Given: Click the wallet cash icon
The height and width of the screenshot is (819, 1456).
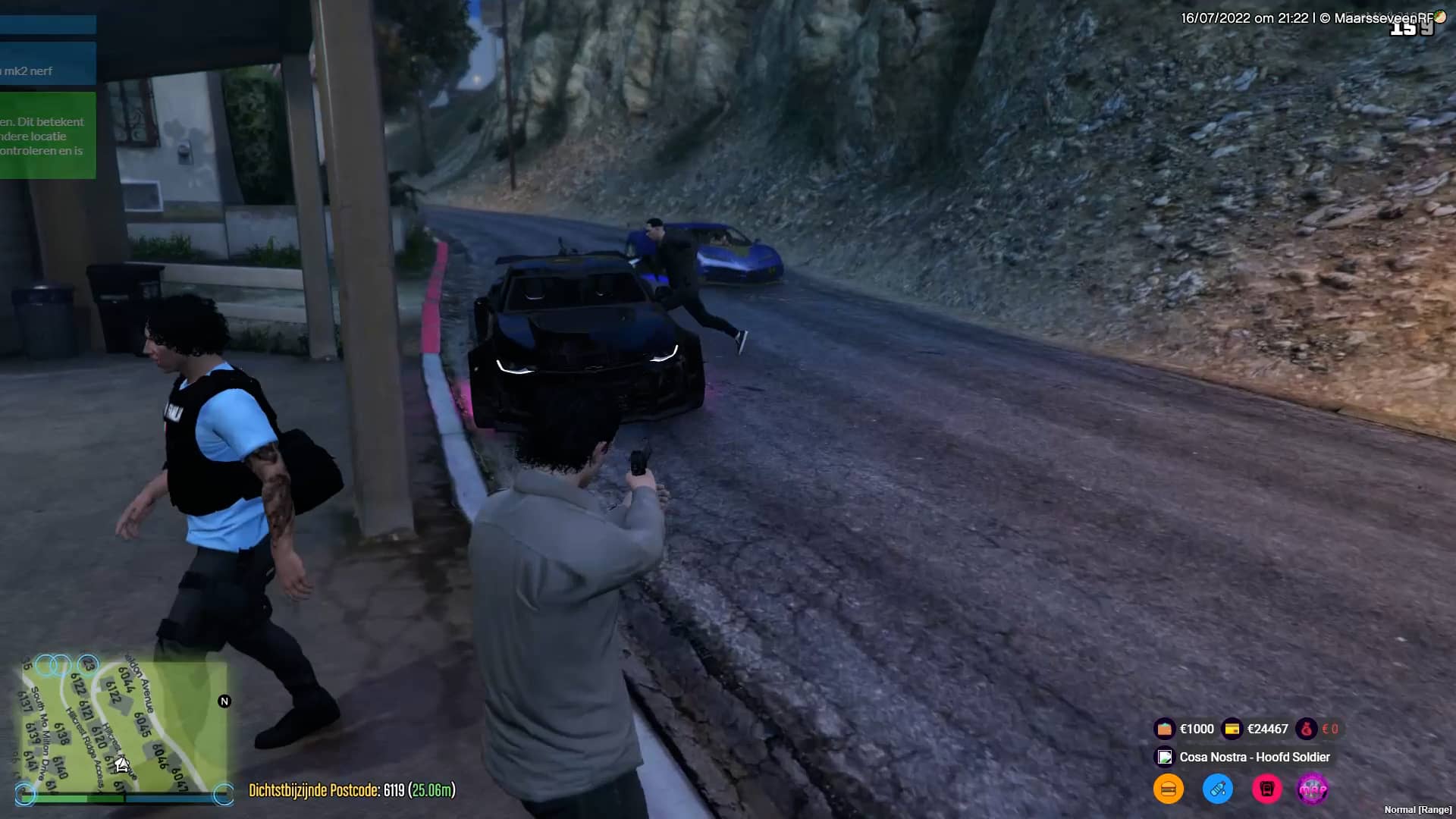Looking at the screenshot, I should (x=1164, y=729).
